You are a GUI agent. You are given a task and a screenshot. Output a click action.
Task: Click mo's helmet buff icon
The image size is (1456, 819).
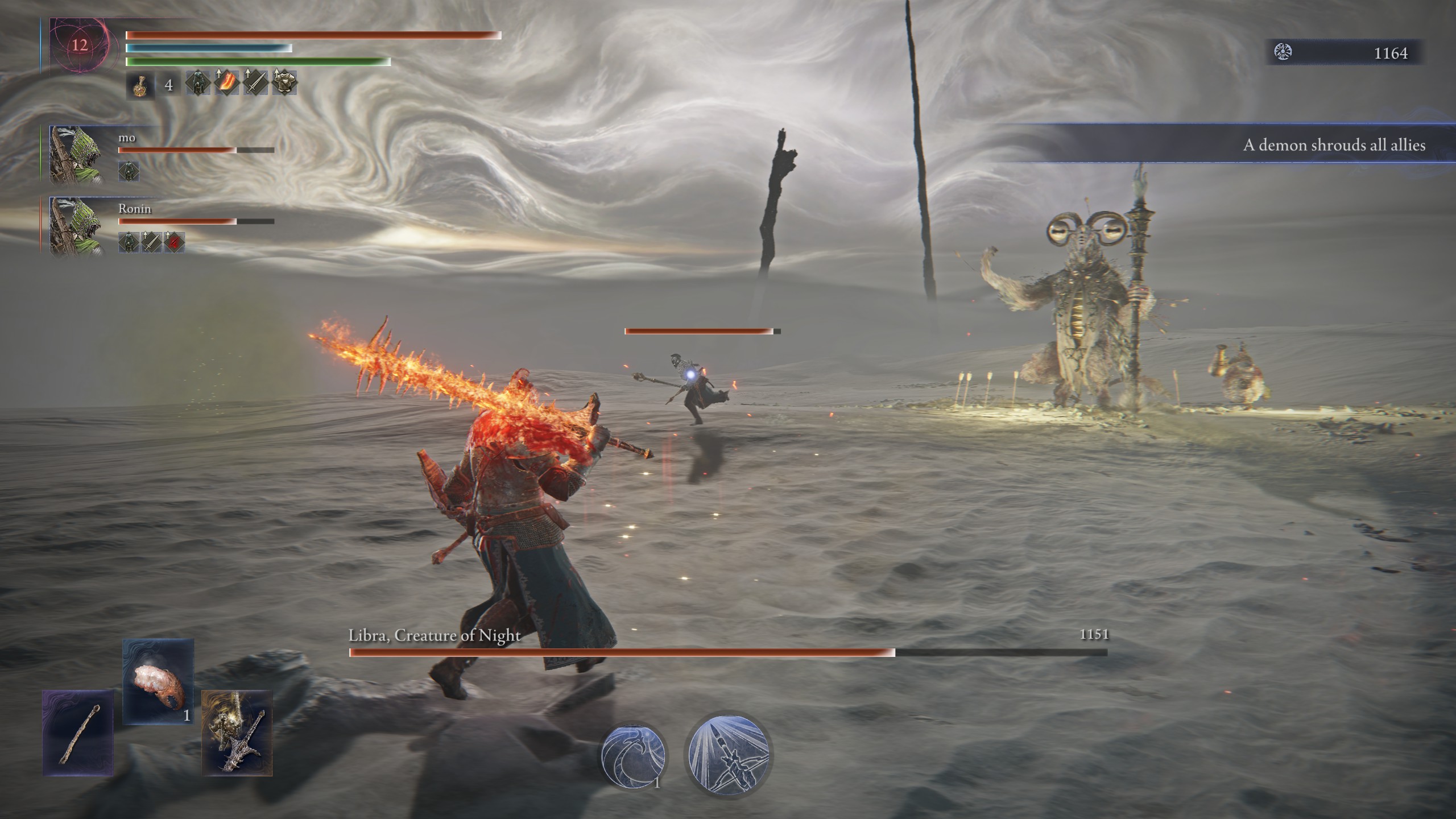(129, 171)
